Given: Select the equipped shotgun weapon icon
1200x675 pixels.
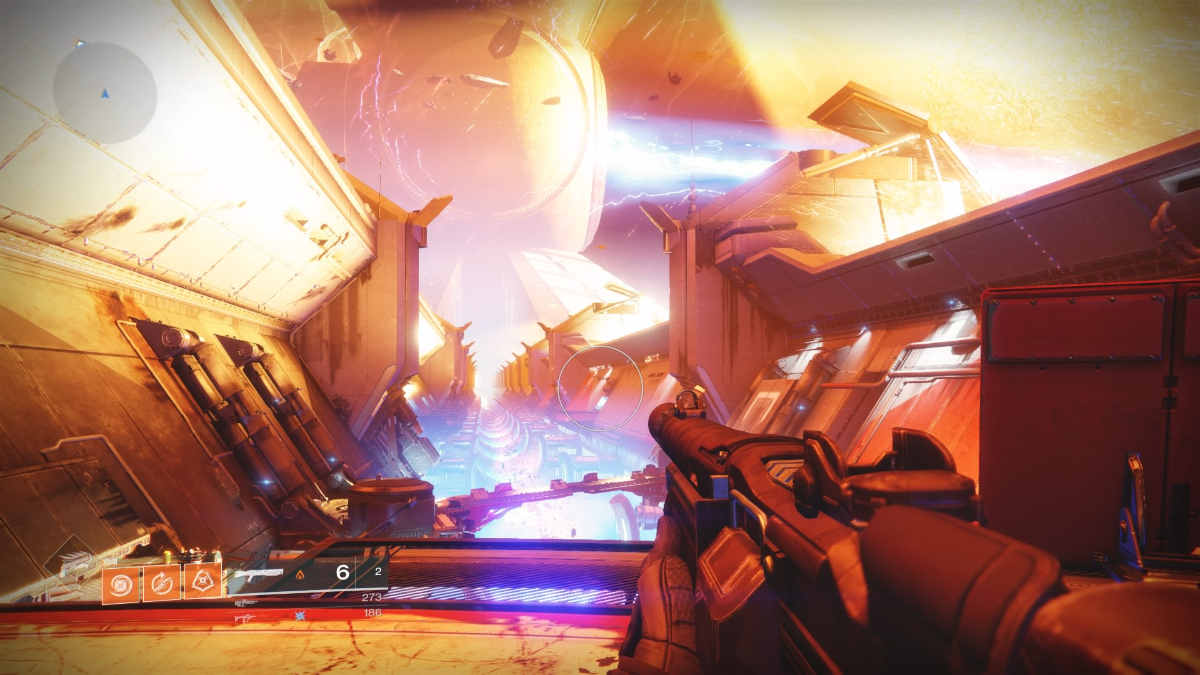Looking at the screenshot, I should [257, 575].
